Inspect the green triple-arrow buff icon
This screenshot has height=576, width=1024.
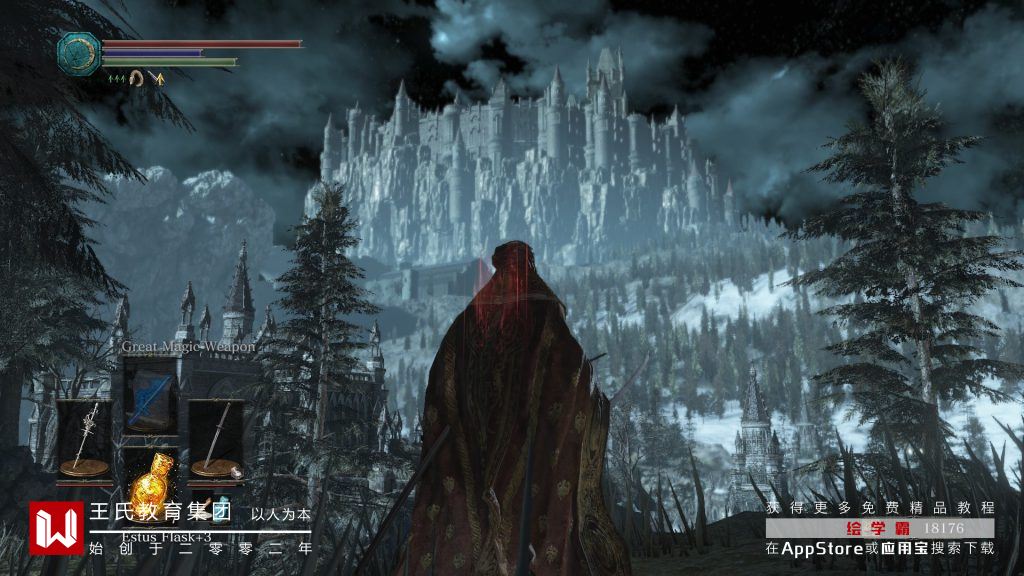pyautogui.click(x=117, y=78)
